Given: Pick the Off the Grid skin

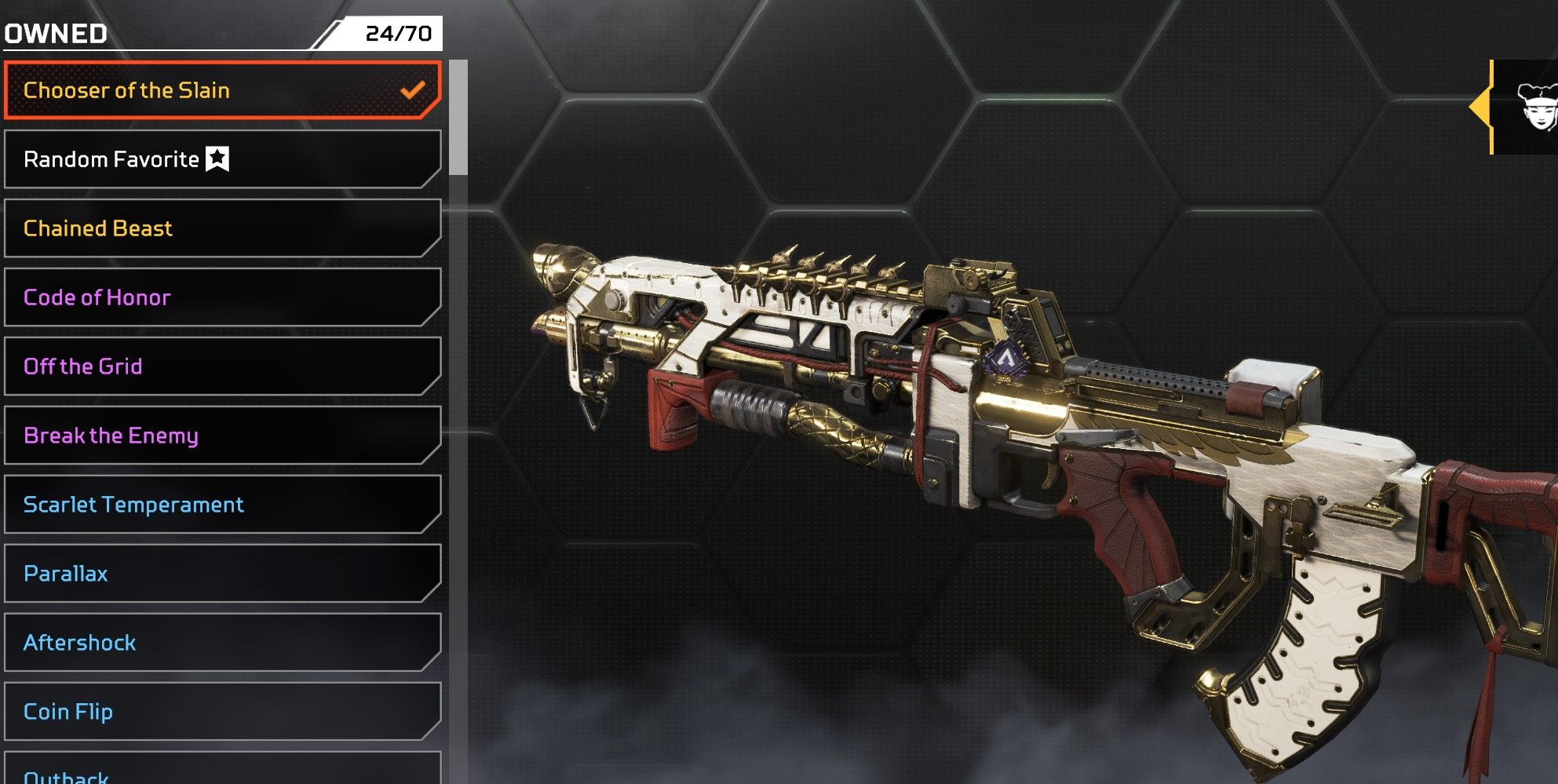Looking at the screenshot, I should [x=222, y=366].
